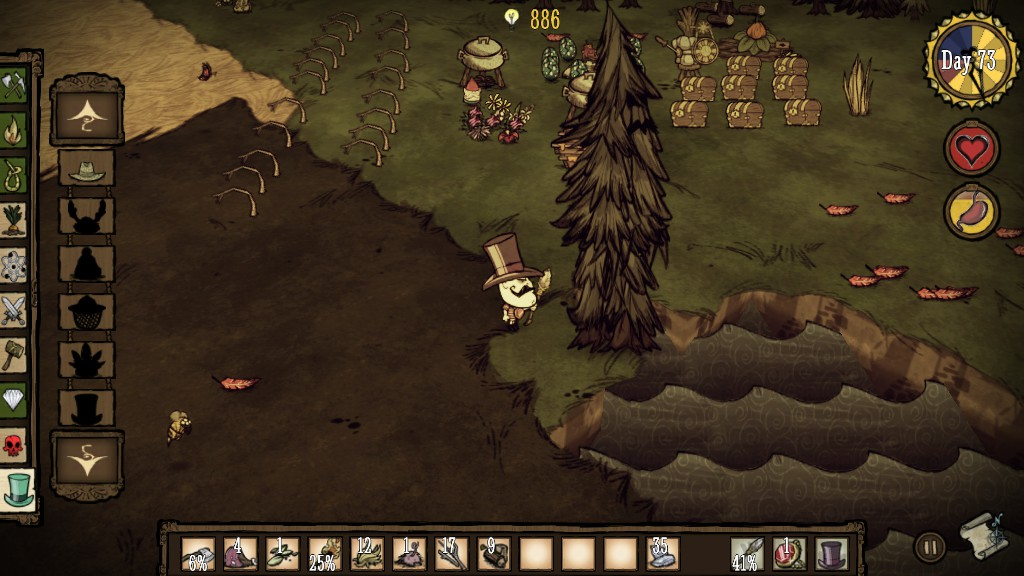Open the Magic red skull tab

coord(14,444)
